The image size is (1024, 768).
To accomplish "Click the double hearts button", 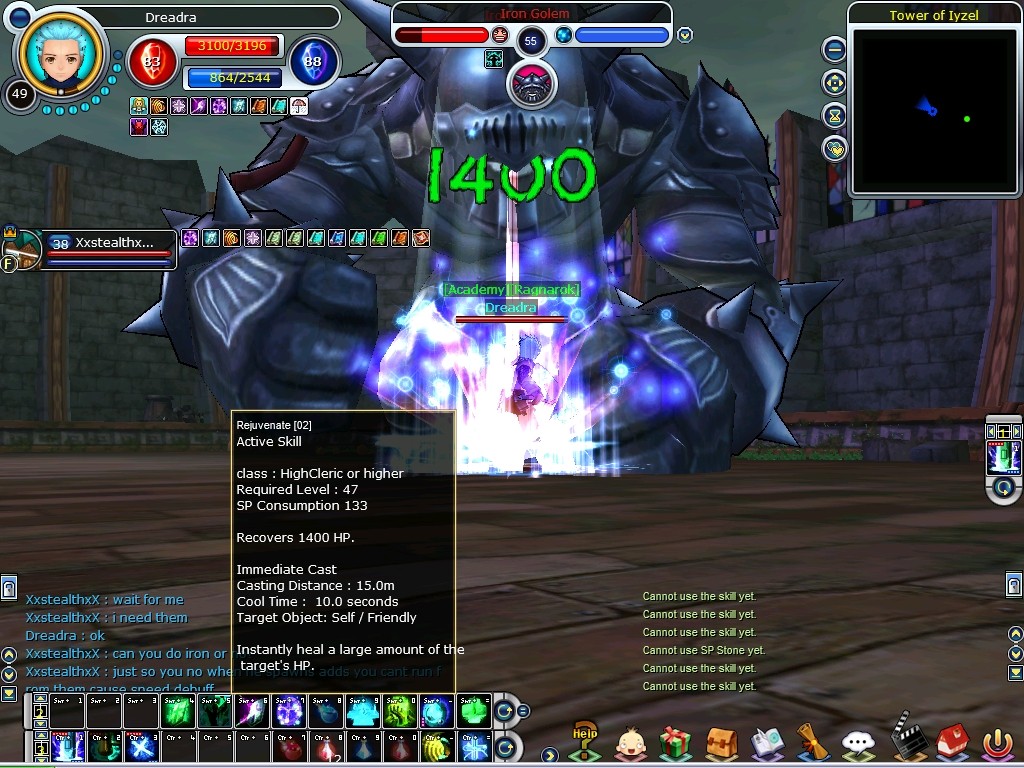I will pos(834,149).
